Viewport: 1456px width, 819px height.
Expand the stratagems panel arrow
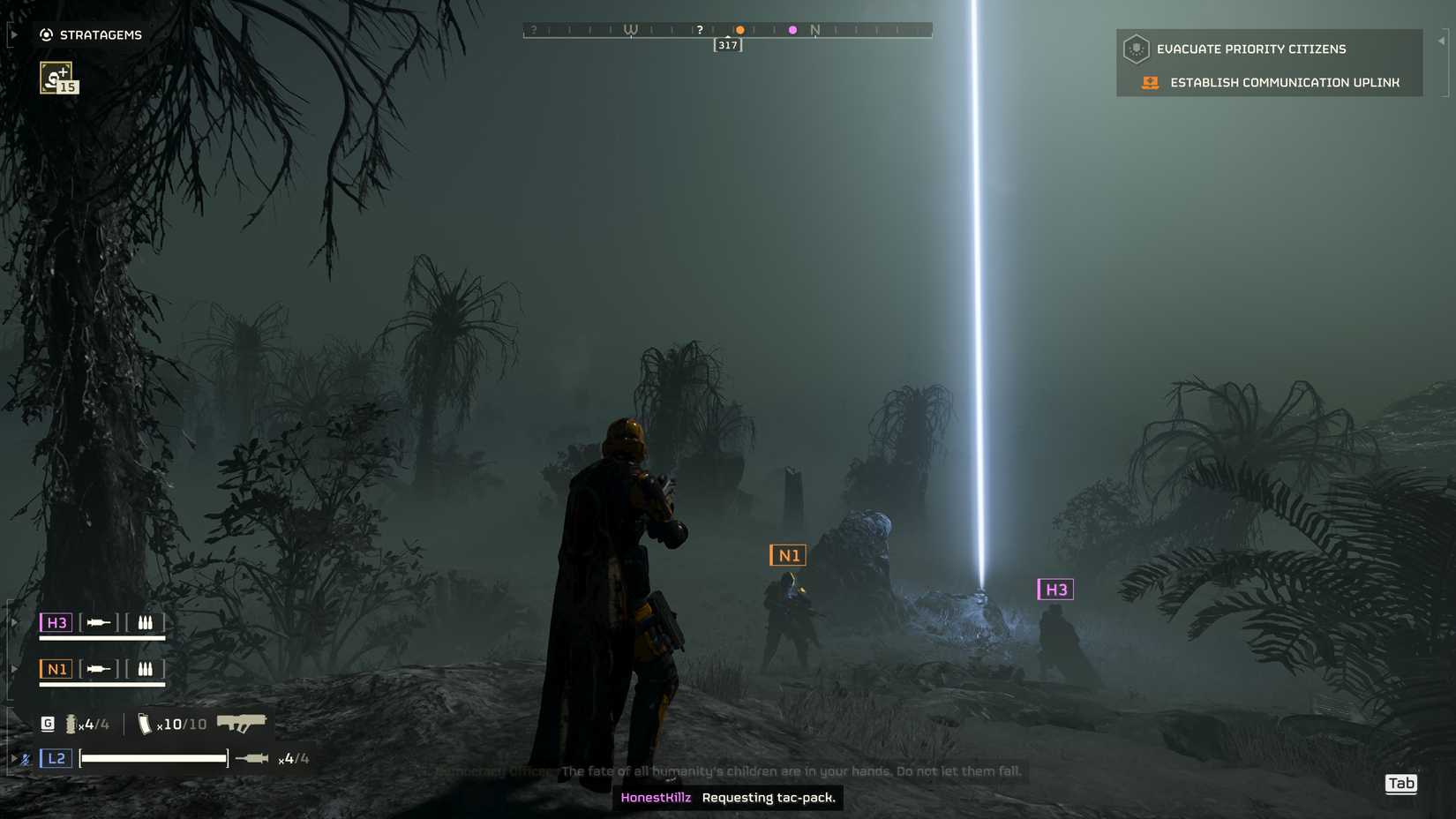tap(12, 33)
